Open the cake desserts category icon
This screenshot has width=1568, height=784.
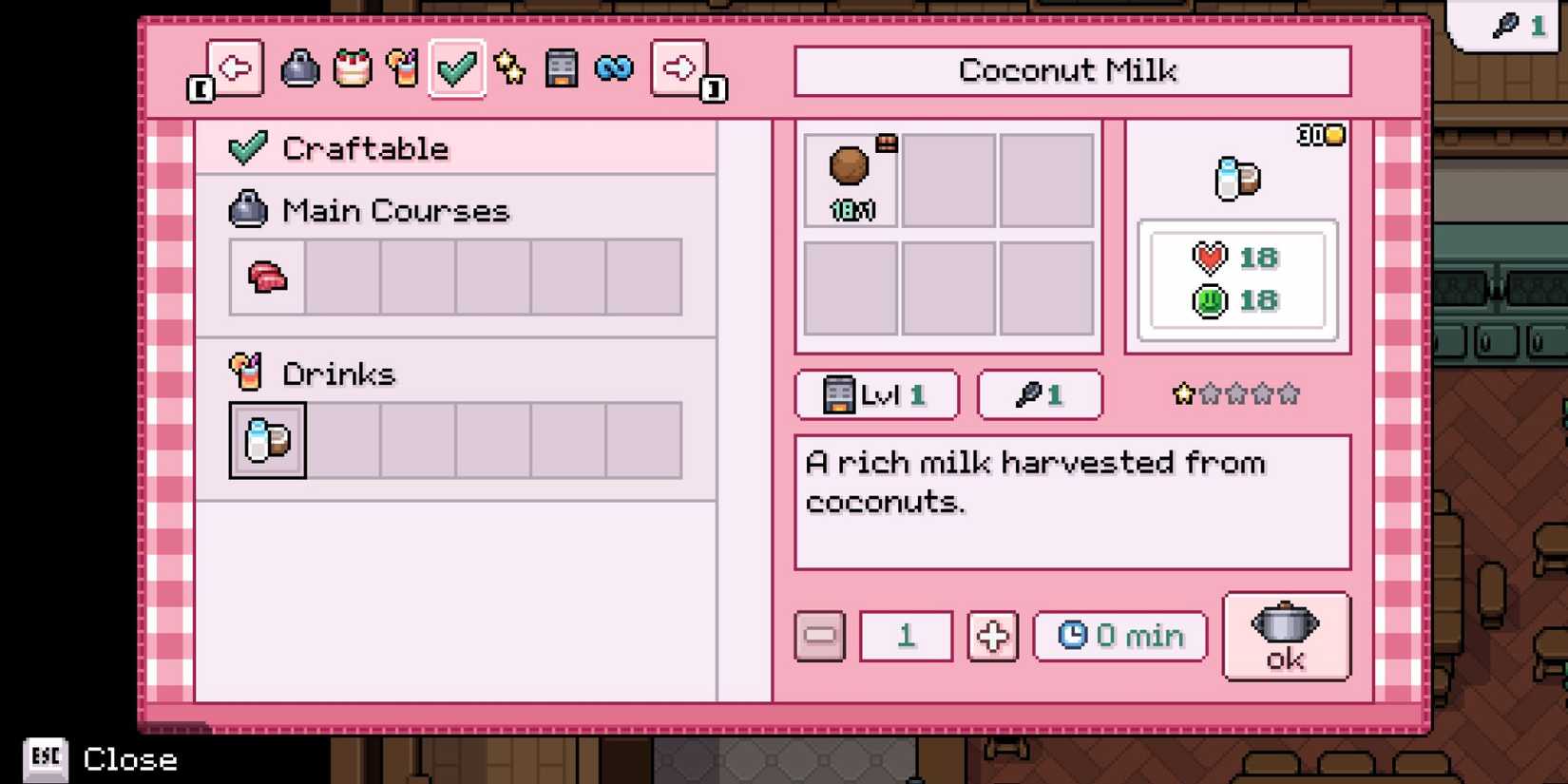click(x=352, y=67)
